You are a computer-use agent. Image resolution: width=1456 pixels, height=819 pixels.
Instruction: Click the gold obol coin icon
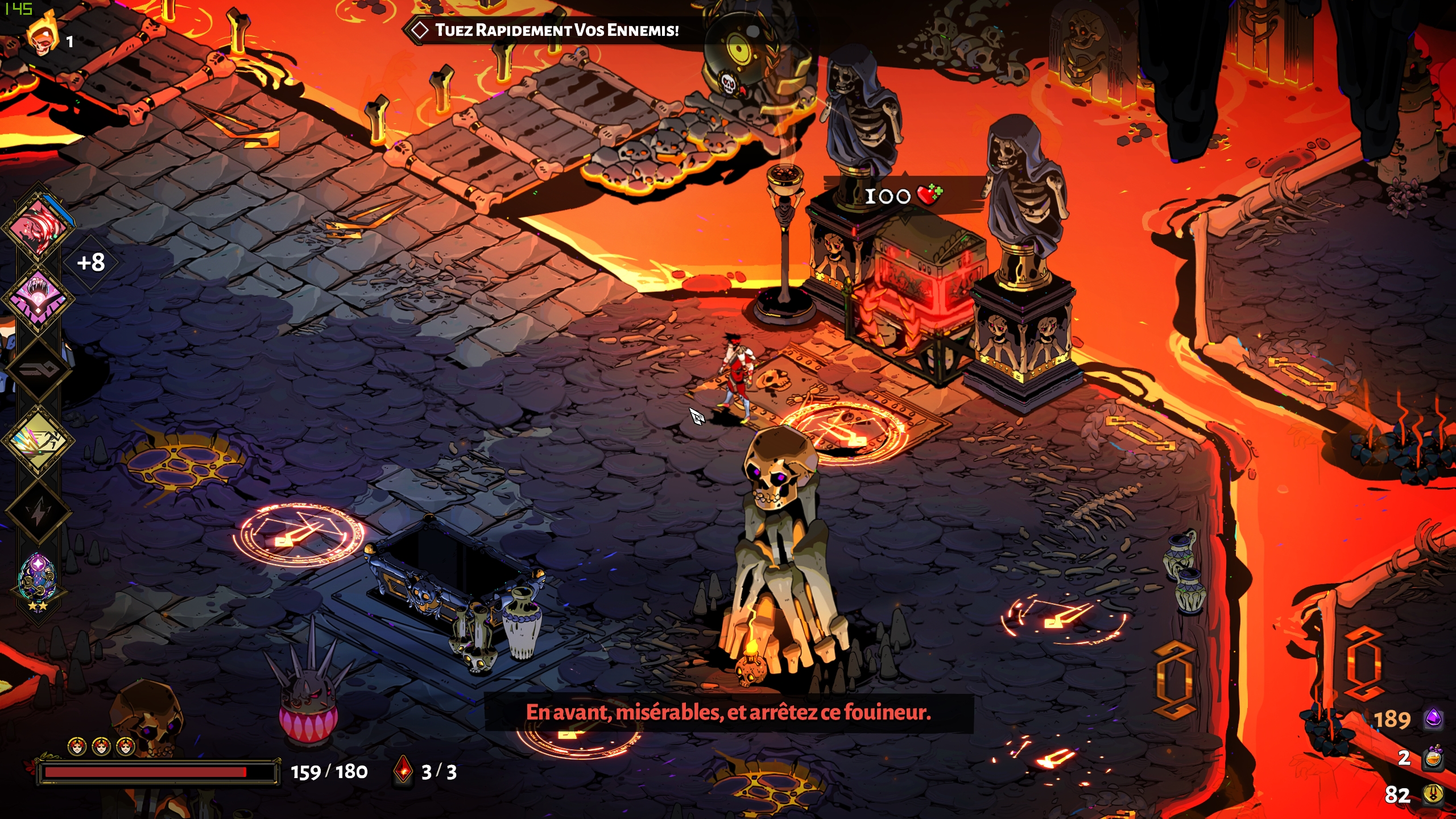1433,795
